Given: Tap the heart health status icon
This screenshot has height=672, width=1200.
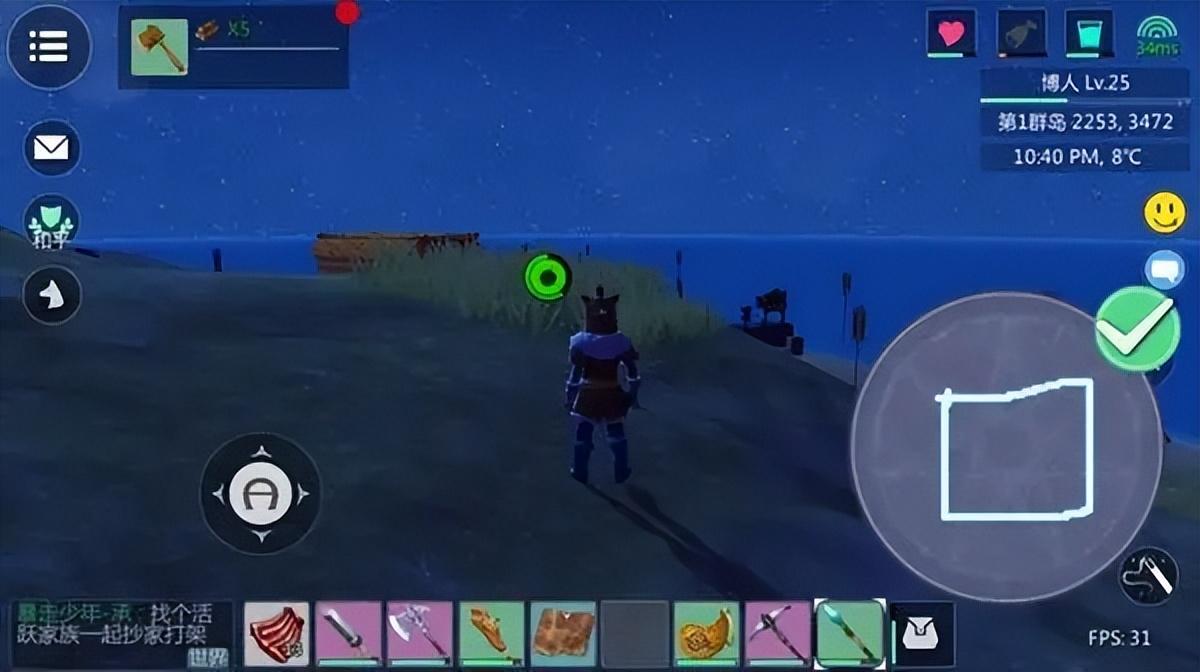Looking at the screenshot, I should 951,34.
